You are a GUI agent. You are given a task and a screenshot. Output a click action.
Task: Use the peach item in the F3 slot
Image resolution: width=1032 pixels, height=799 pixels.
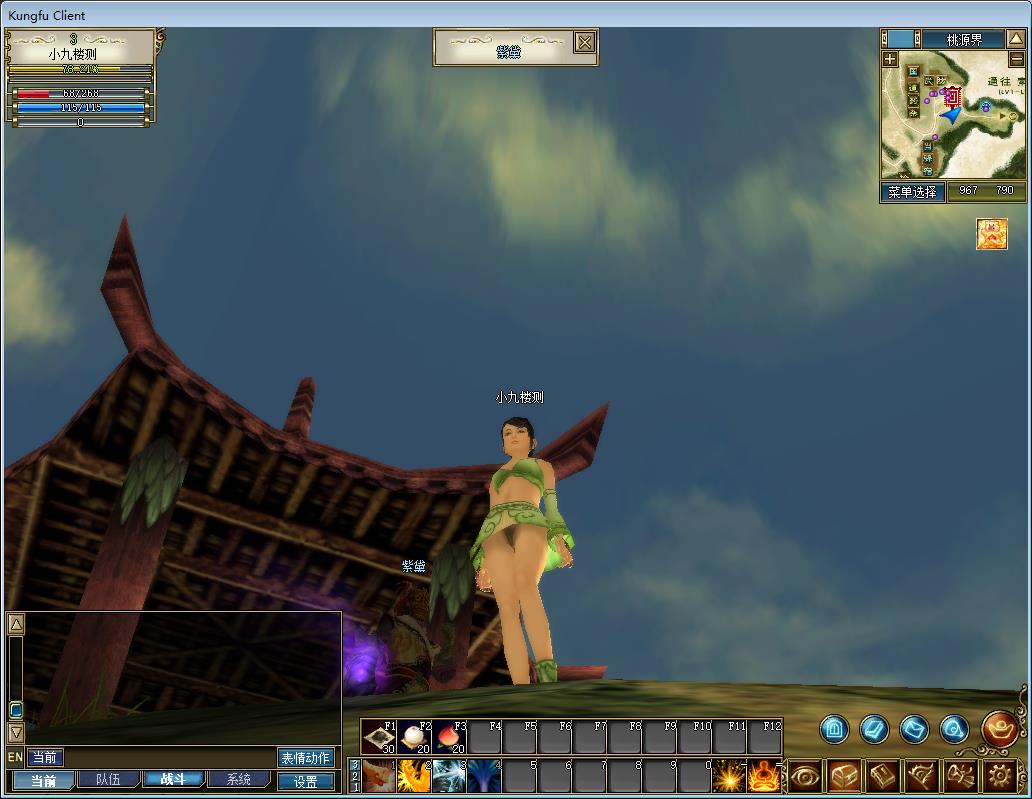449,737
